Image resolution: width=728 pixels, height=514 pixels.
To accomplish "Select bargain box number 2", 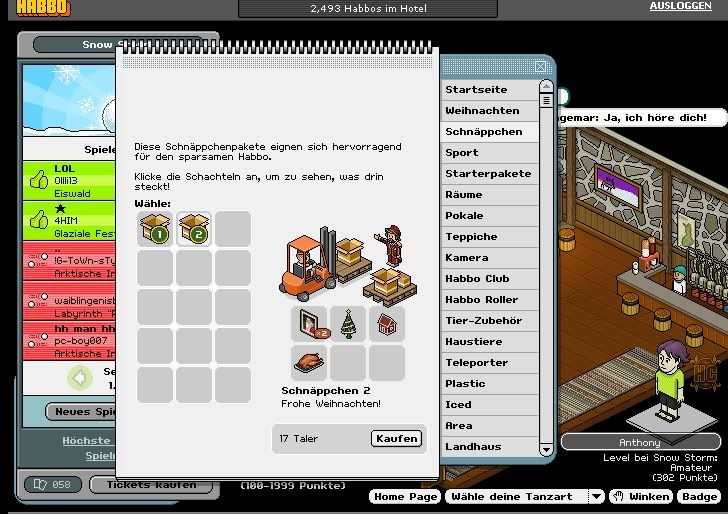I will coord(194,230).
